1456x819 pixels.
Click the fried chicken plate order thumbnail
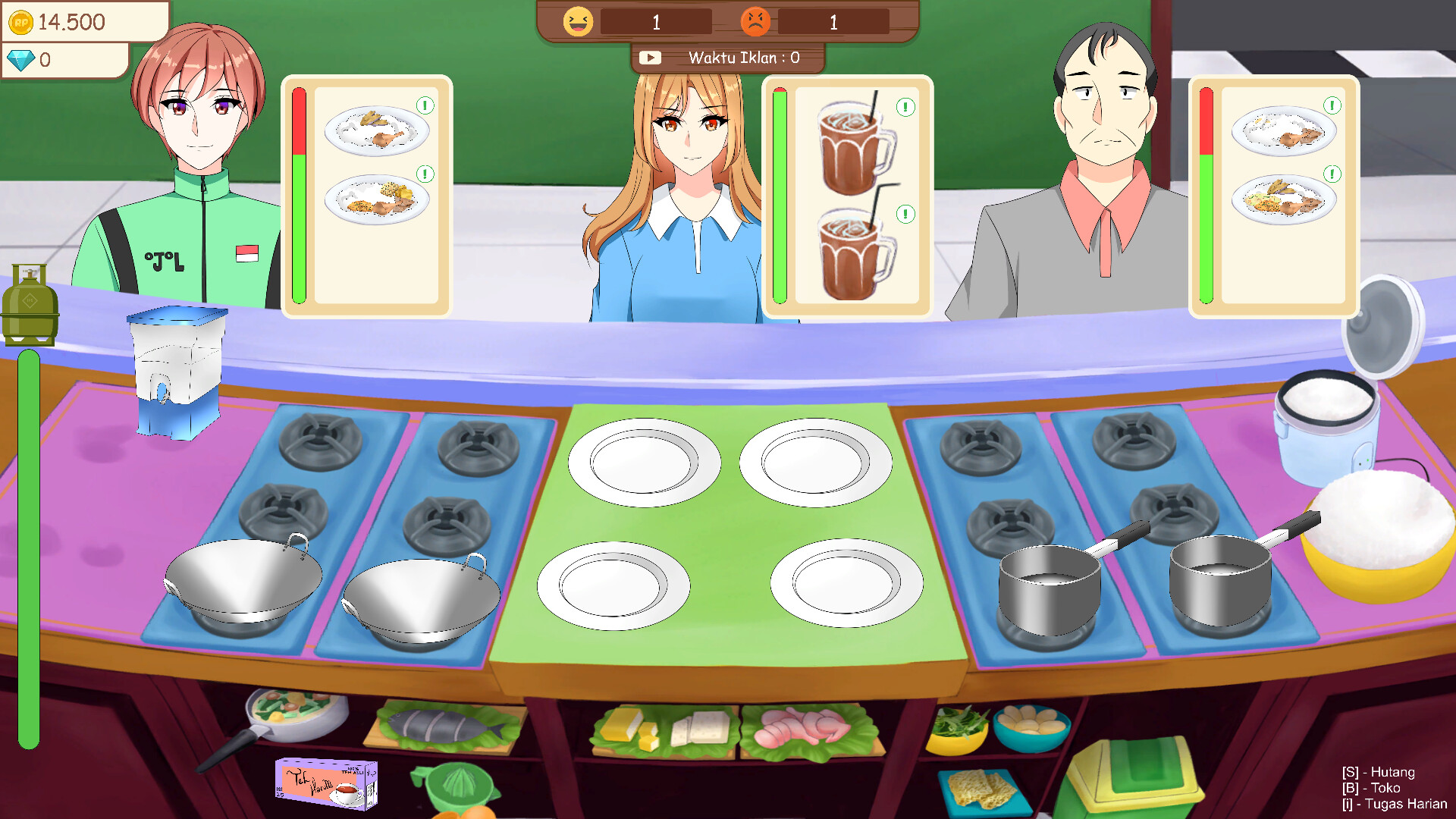[x=375, y=129]
